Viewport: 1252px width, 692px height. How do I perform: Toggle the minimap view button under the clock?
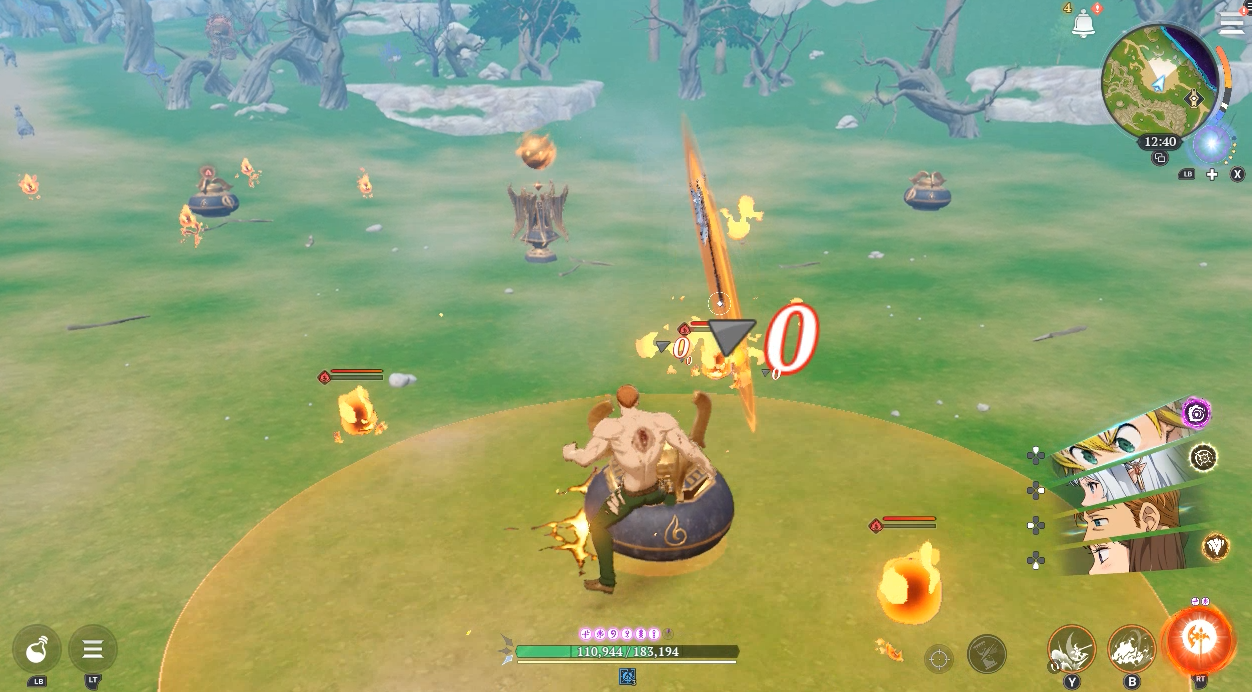click(1160, 158)
